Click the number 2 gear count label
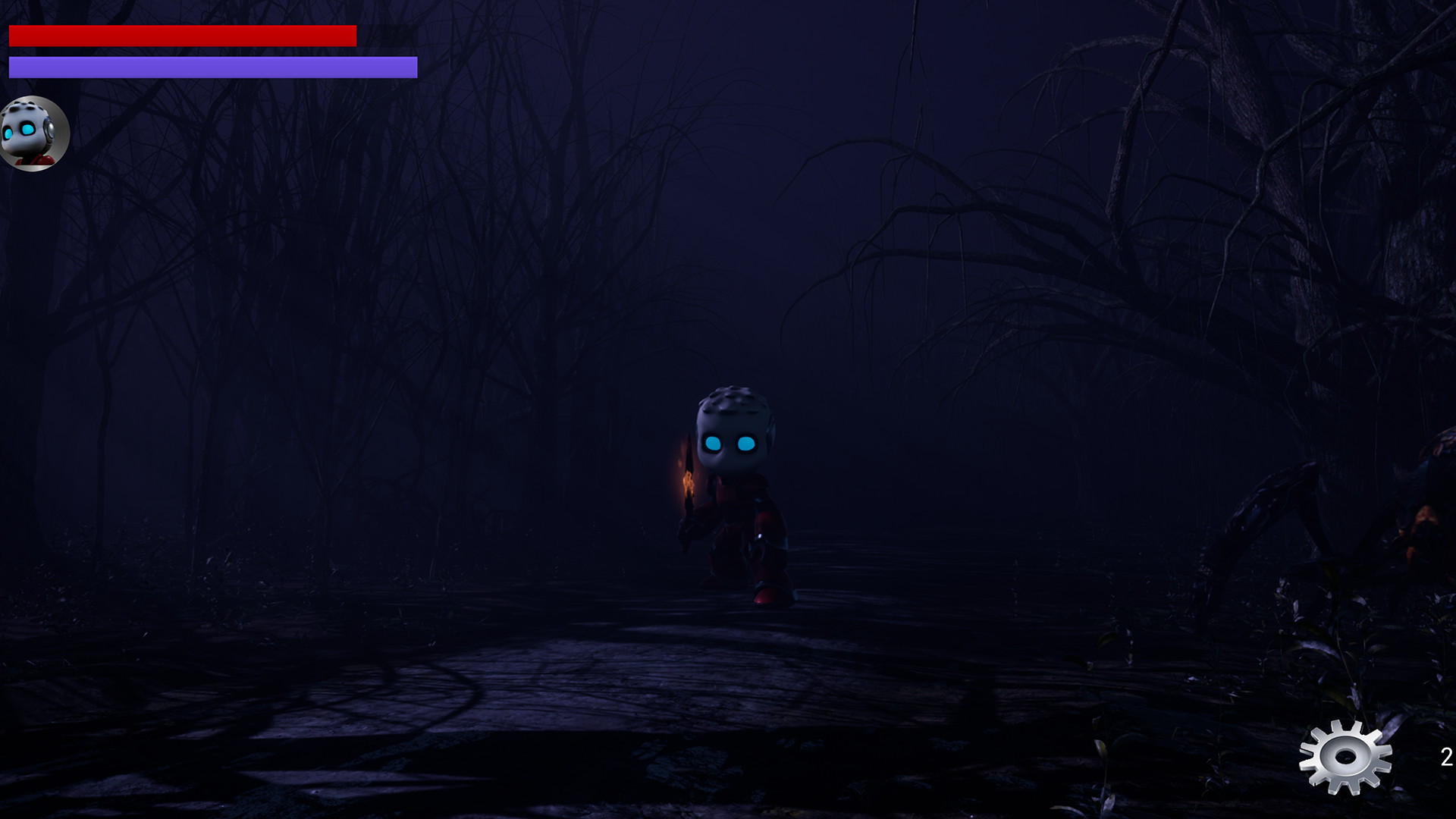The image size is (1456, 819). [x=1445, y=756]
